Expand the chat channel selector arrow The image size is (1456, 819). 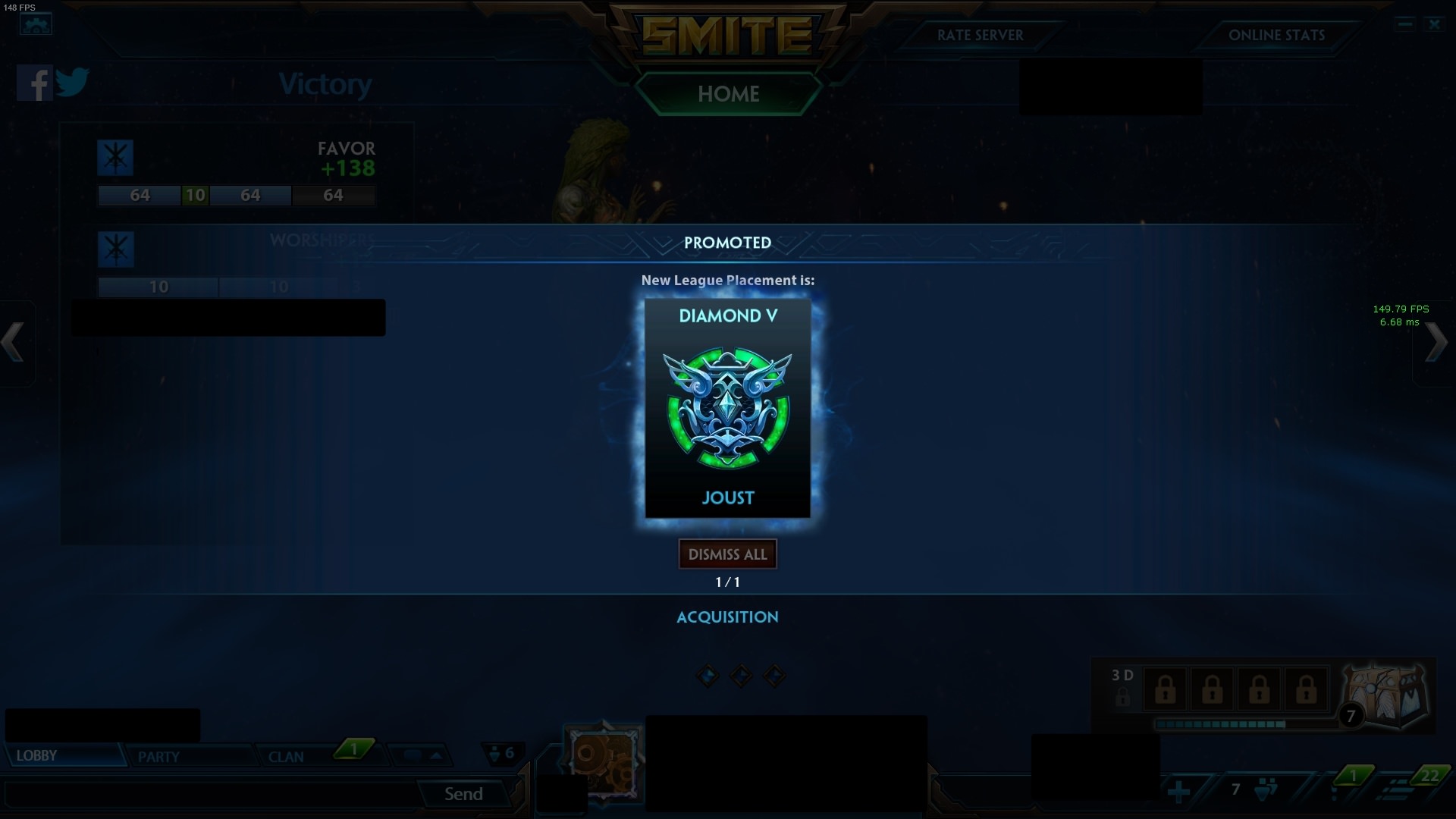click(x=434, y=755)
